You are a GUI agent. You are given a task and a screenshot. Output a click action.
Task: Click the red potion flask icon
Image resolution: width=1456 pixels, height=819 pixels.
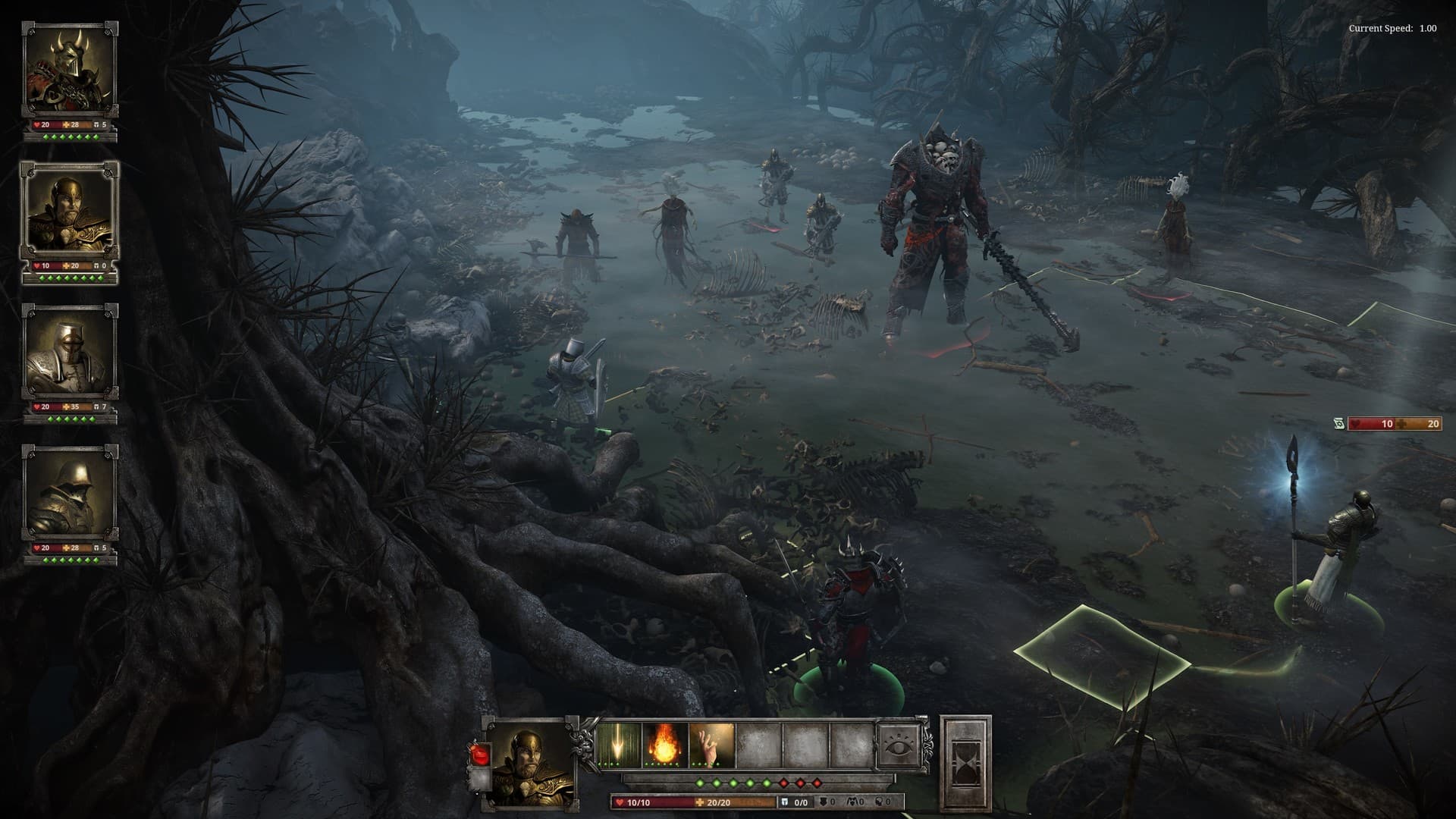(x=479, y=753)
